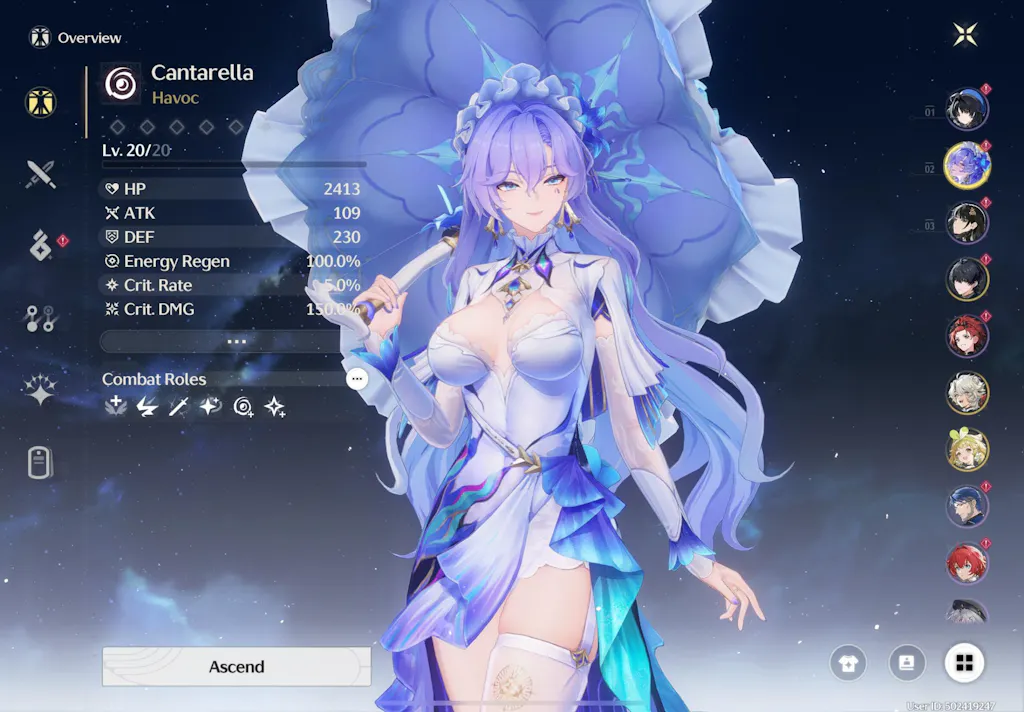Toggle the grid view button

click(x=964, y=662)
